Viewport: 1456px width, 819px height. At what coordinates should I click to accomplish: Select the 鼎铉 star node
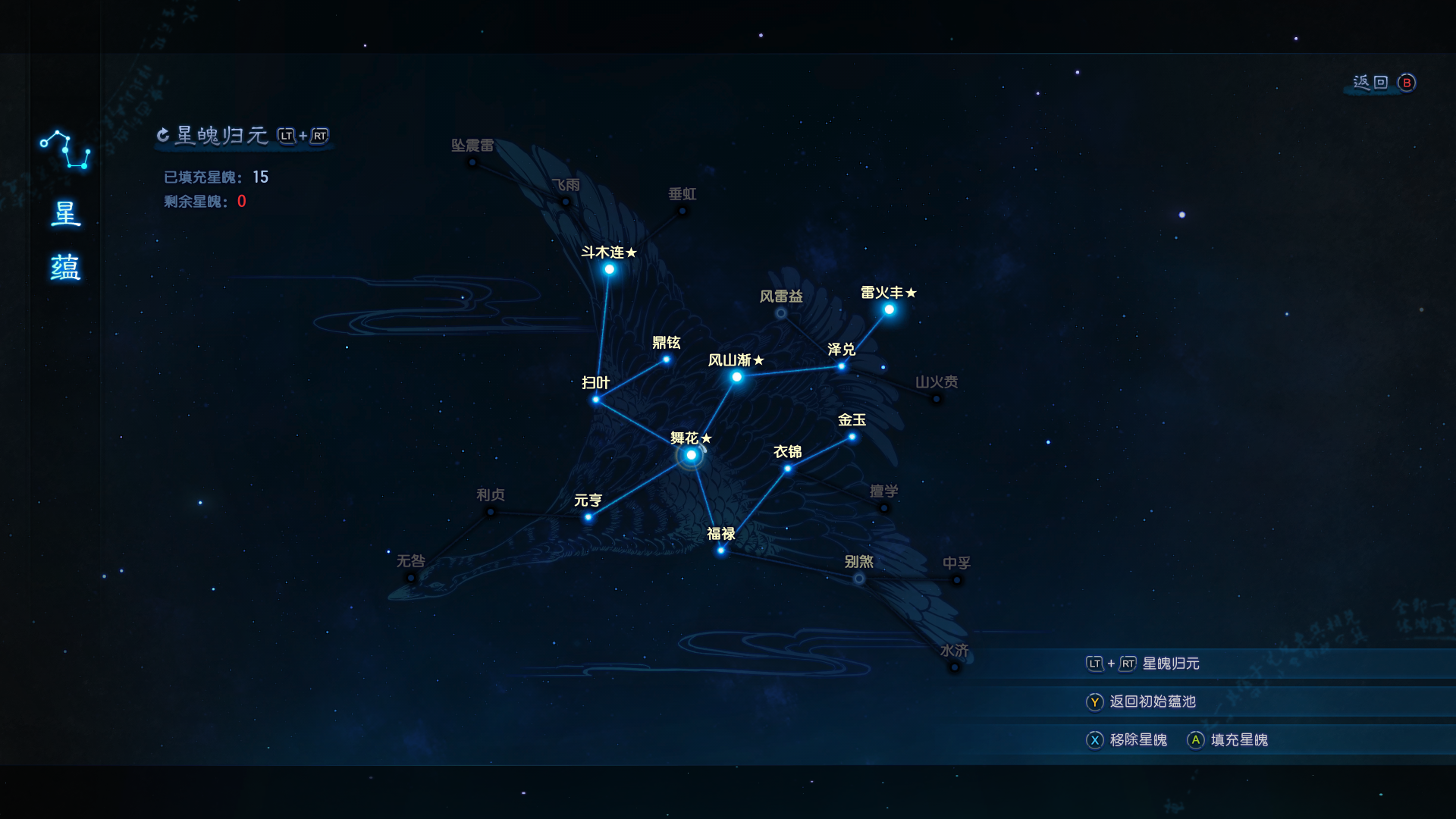coord(667,359)
